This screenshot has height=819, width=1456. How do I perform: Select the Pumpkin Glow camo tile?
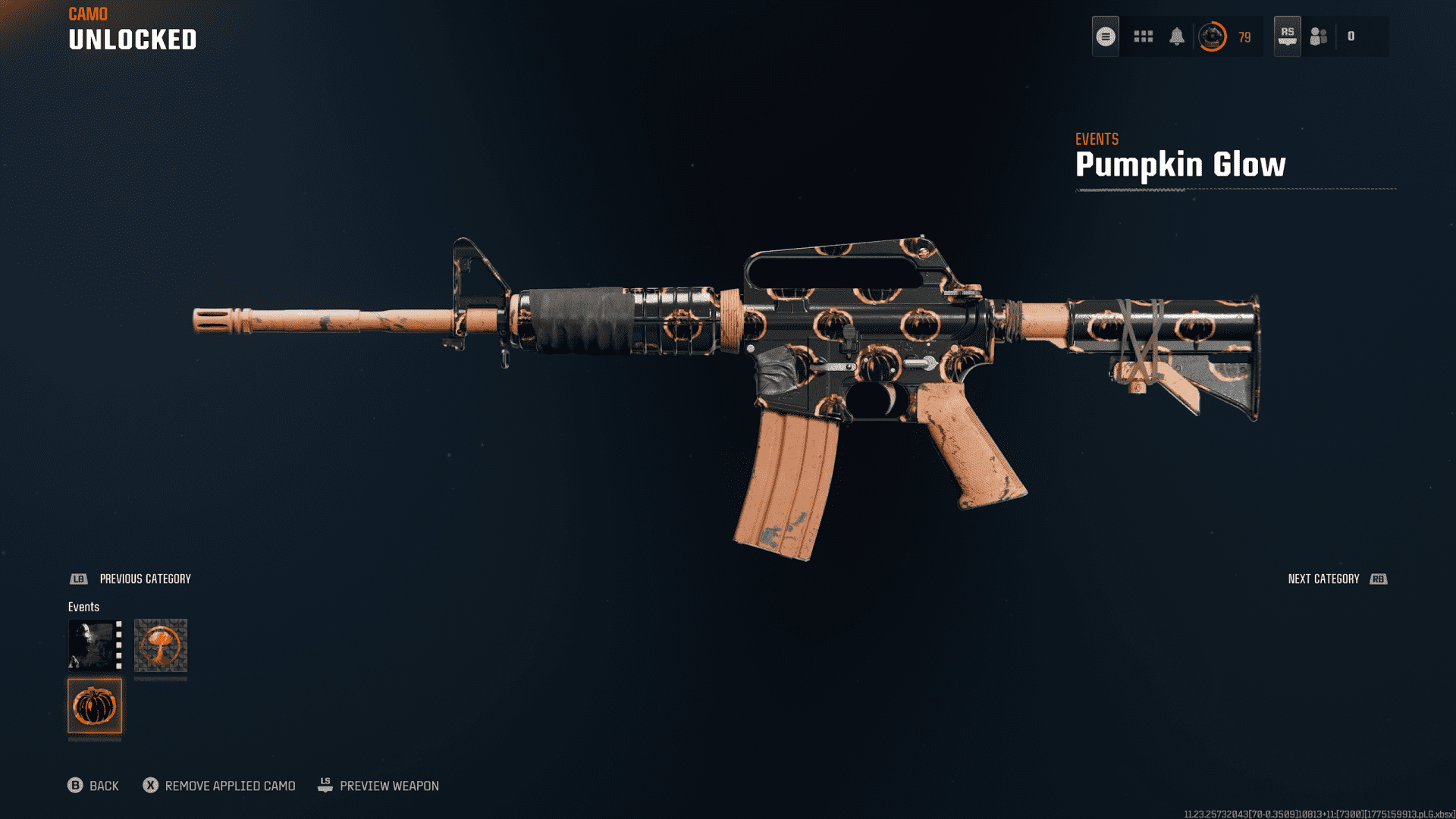[95, 706]
